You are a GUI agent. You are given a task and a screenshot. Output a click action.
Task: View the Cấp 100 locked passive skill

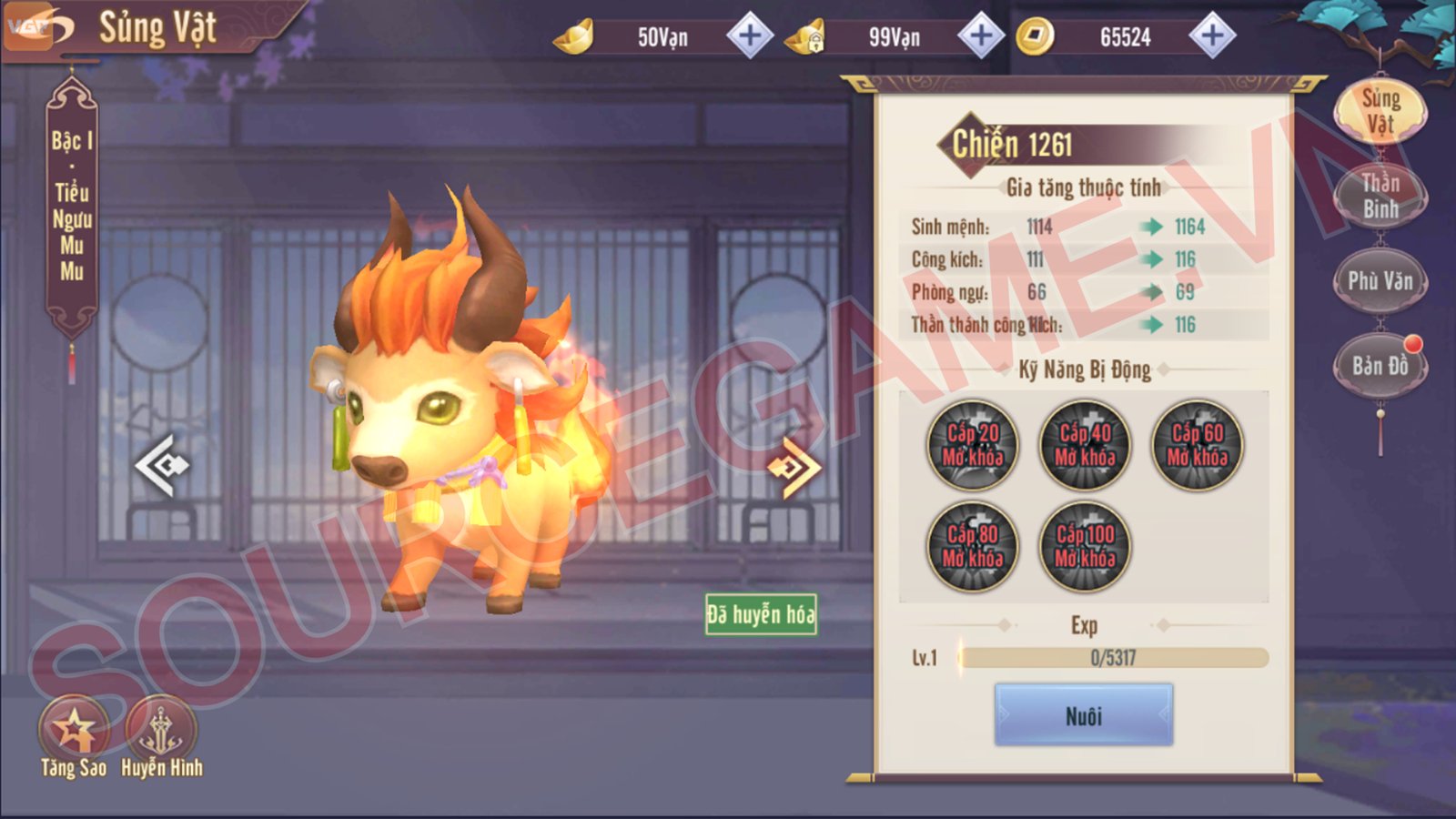coord(1084,546)
